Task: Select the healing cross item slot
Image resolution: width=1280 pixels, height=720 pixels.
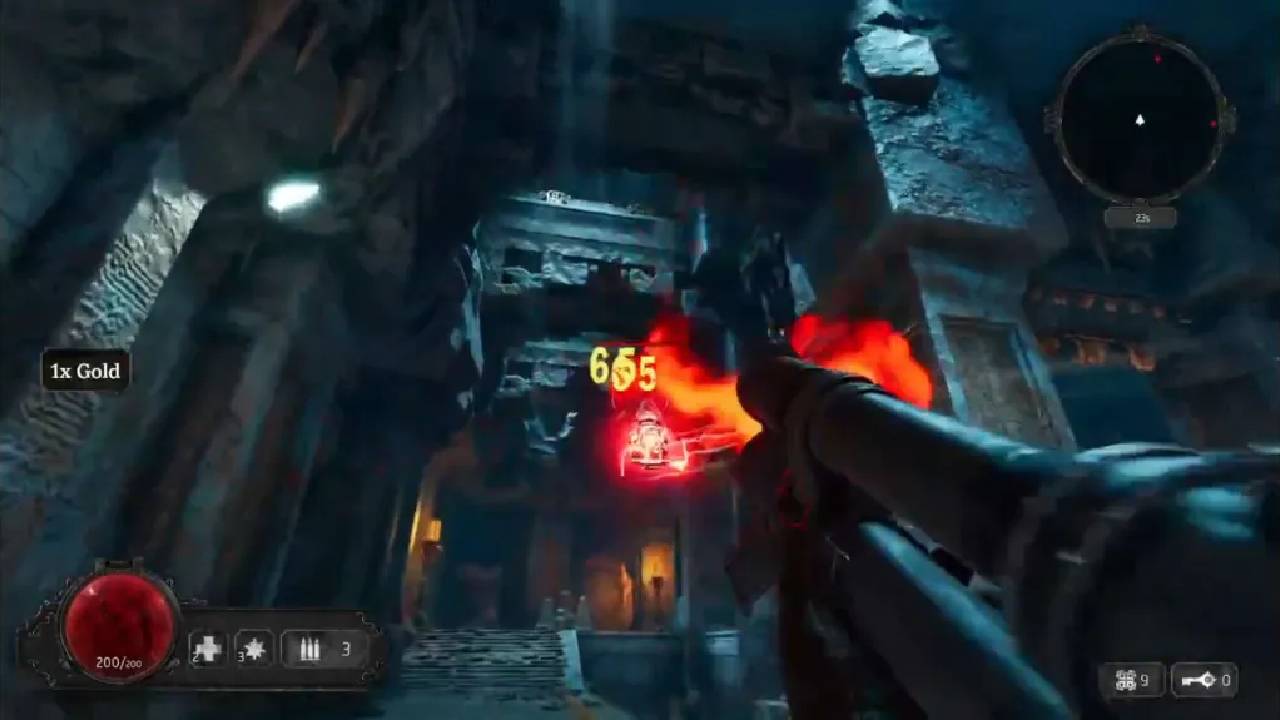Action: click(208, 649)
